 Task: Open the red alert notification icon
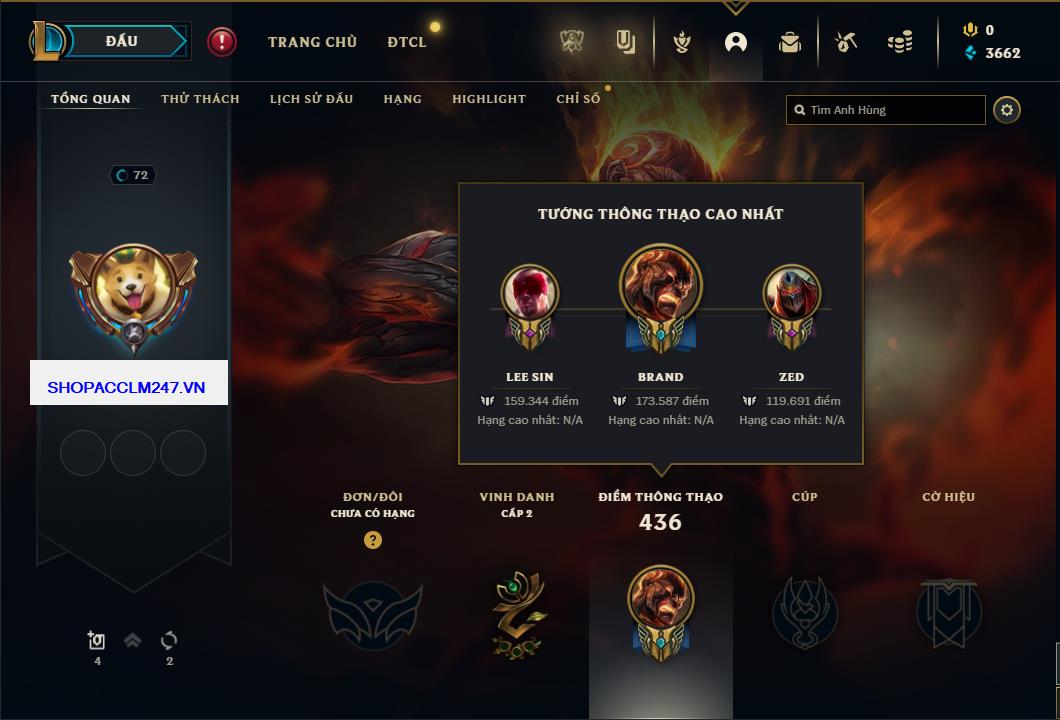[x=222, y=42]
